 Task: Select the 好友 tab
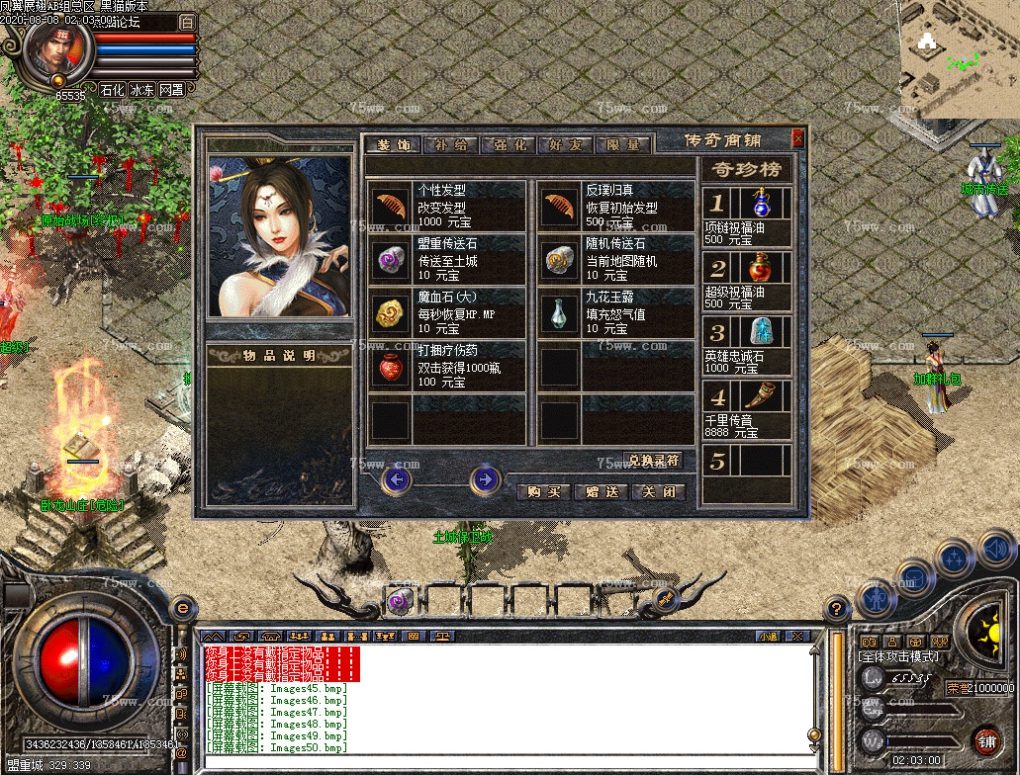click(x=567, y=144)
